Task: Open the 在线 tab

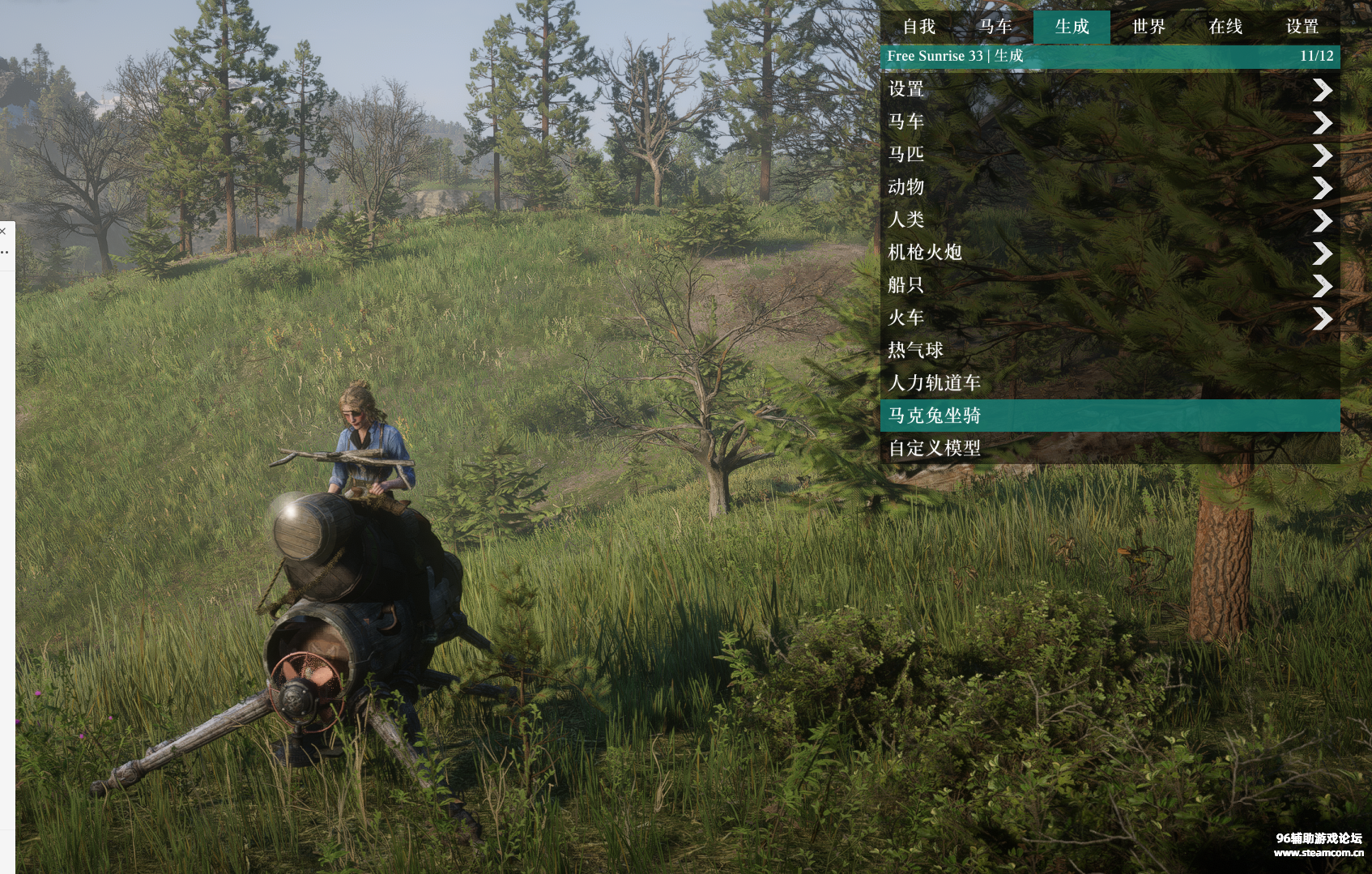Action: pos(1225,27)
